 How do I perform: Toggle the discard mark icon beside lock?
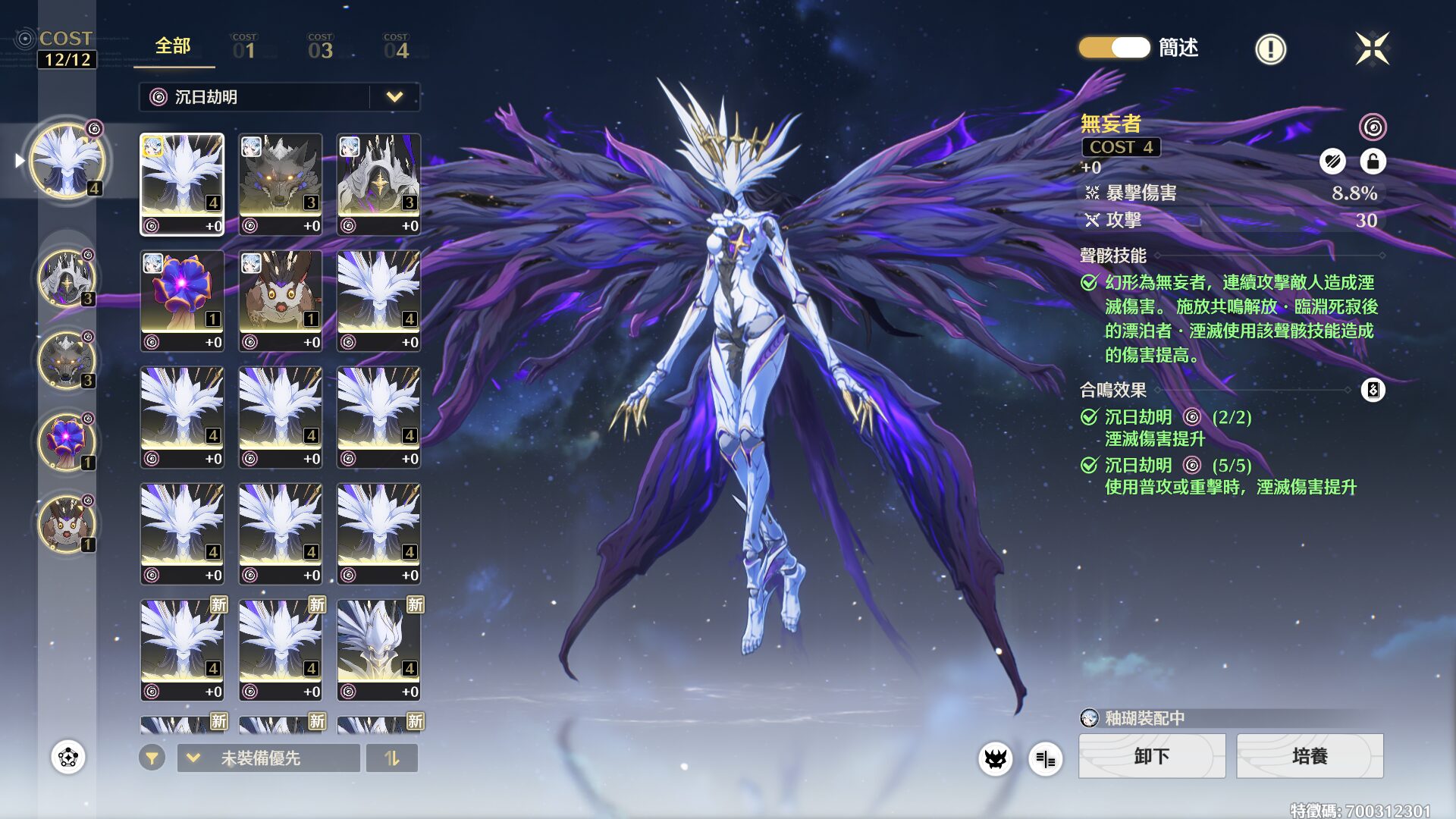[x=1332, y=162]
